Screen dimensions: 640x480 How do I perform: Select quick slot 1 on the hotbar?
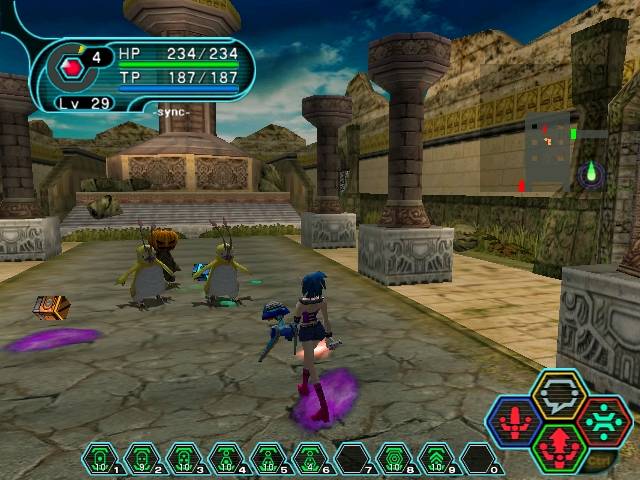click(100, 459)
